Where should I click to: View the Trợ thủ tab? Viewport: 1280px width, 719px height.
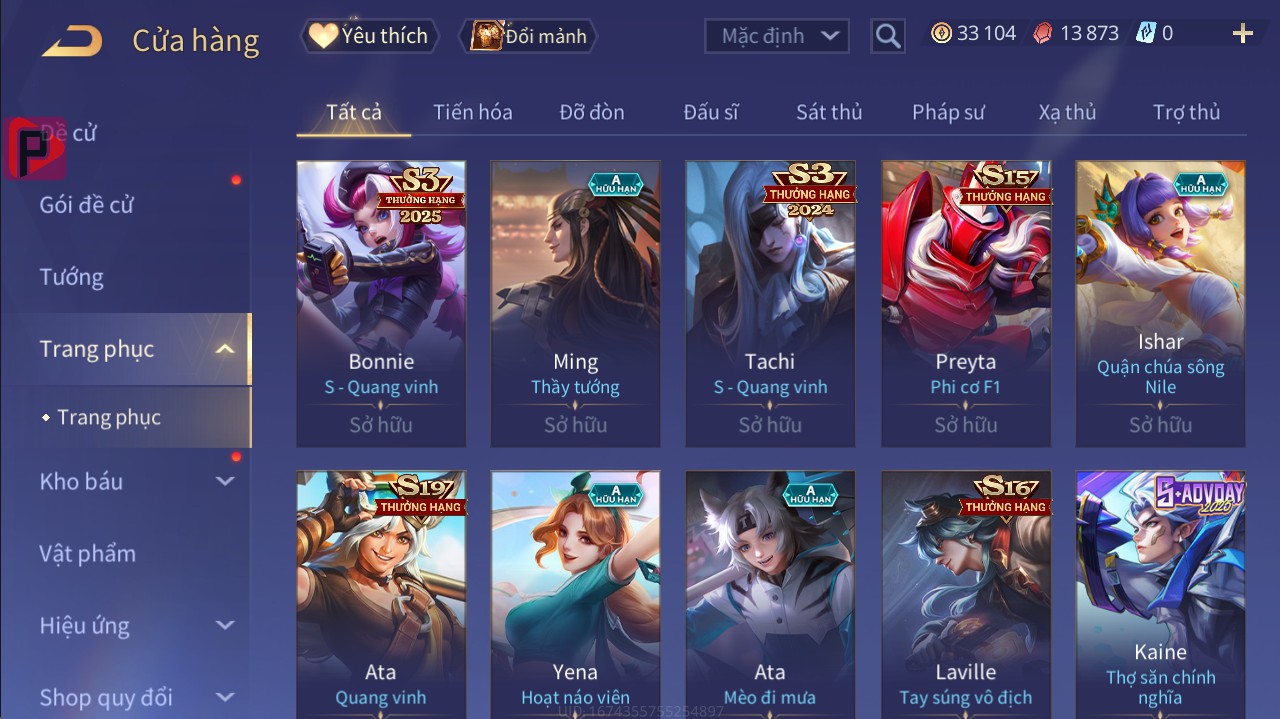coord(1186,112)
